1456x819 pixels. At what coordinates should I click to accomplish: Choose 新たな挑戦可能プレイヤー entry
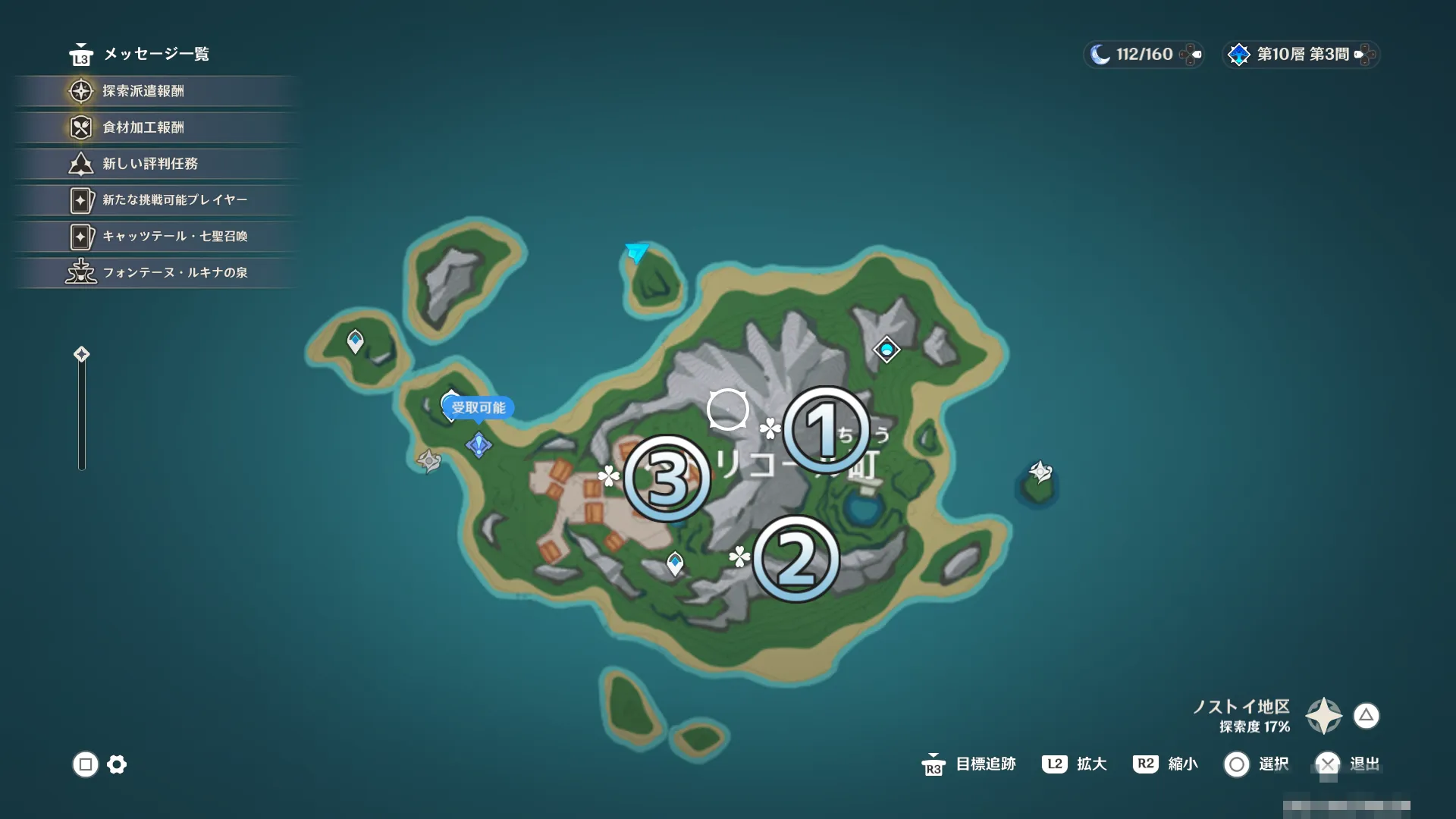click(x=174, y=200)
